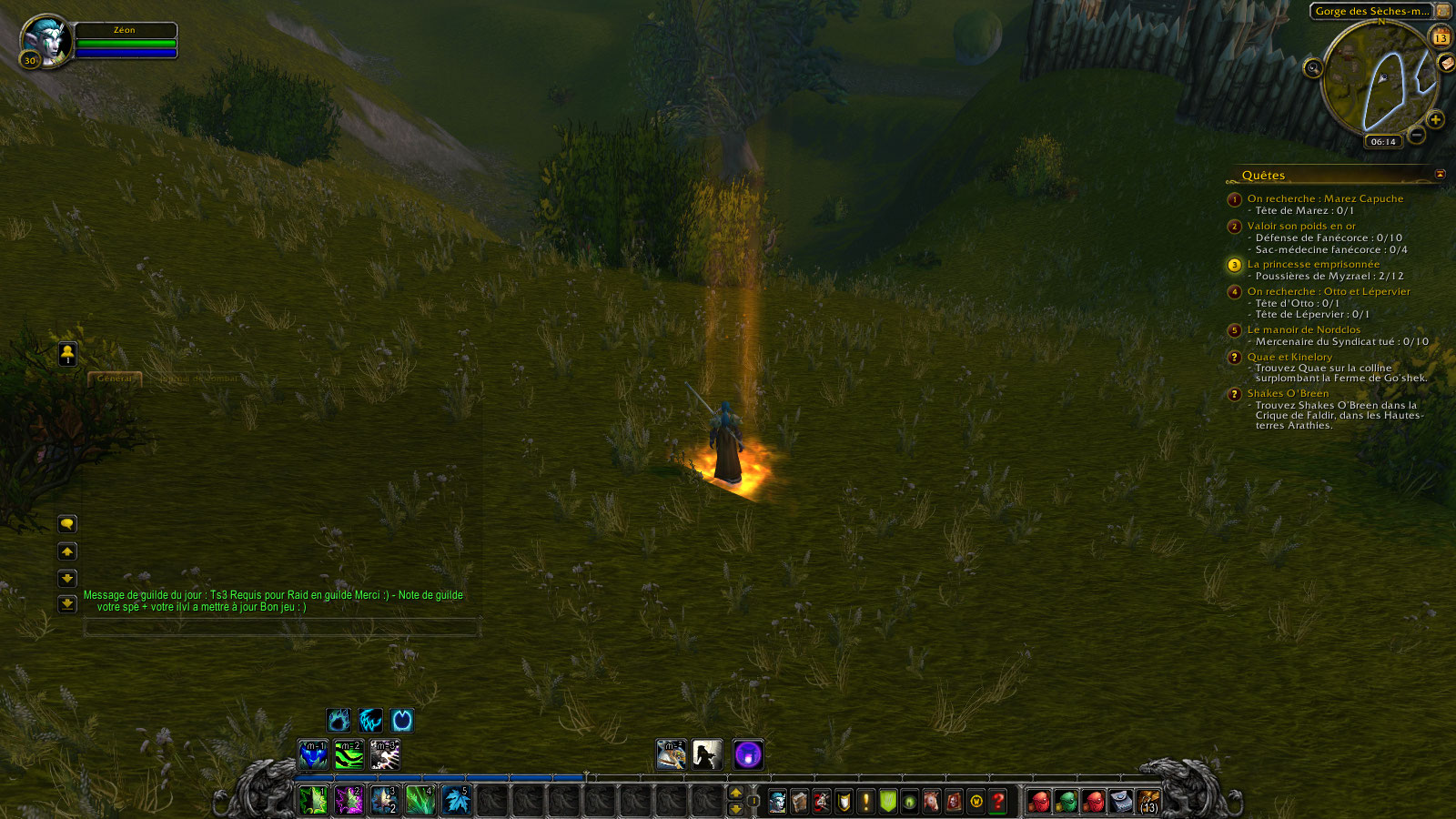Collapse the Quêtes tracker panel
This screenshot has width=1456, height=819.
1440,174
